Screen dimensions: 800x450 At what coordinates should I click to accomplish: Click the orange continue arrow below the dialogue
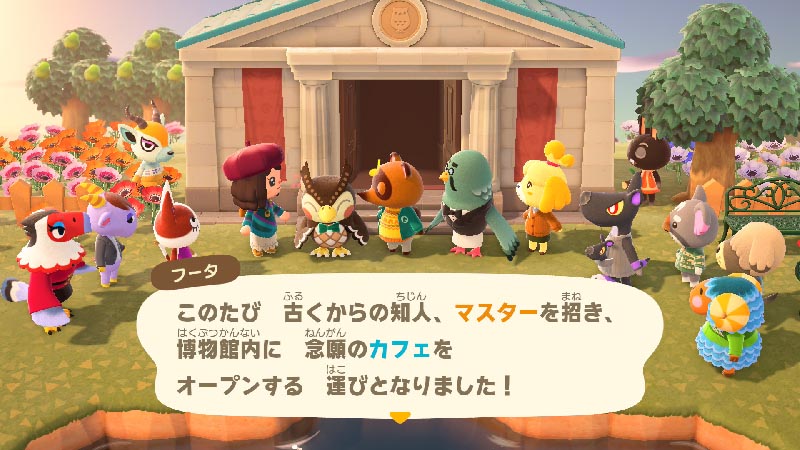[x=400, y=416]
